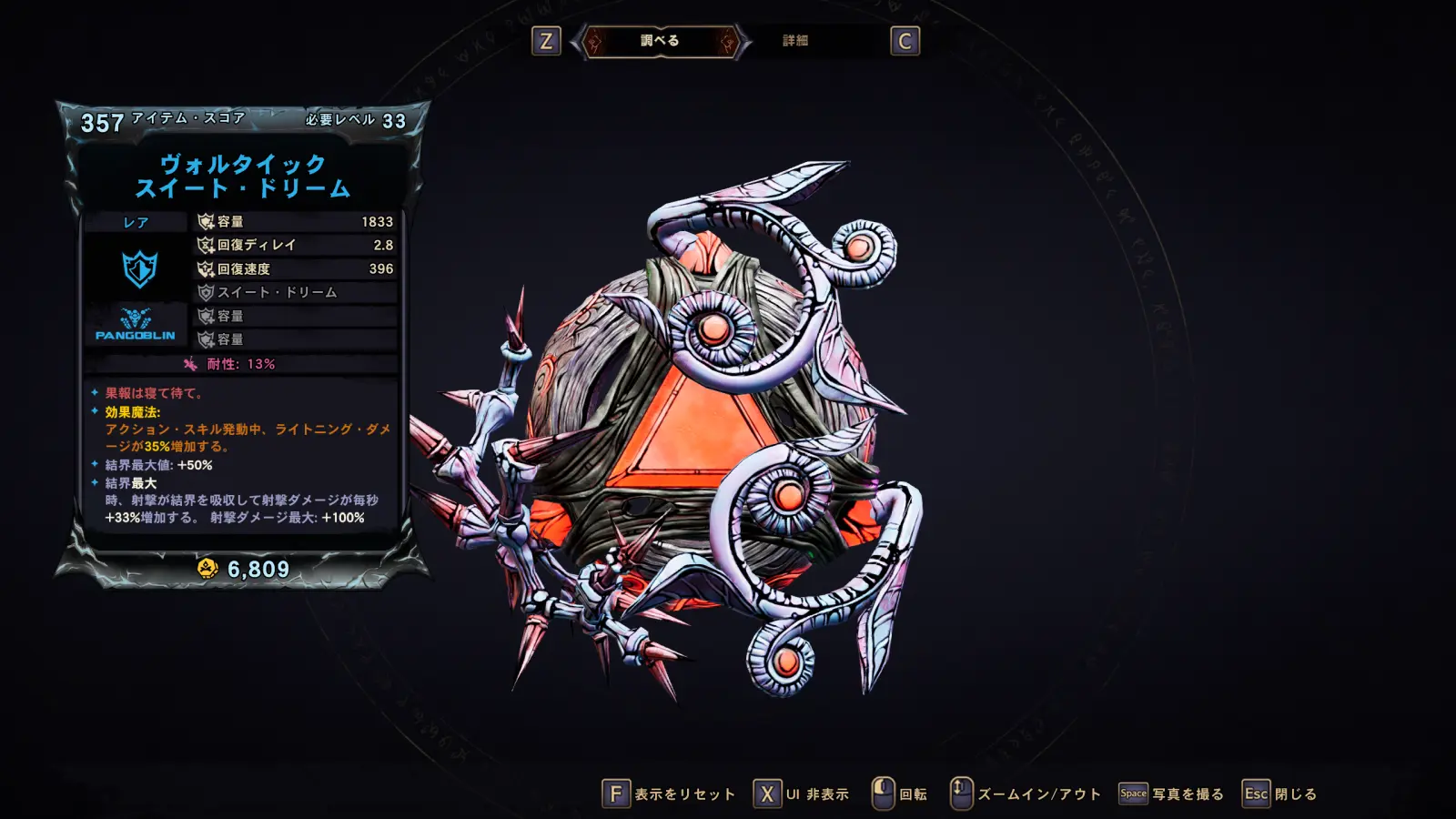Switch to the 調べる inspect tab
The image size is (1456, 819).
coord(660,41)
